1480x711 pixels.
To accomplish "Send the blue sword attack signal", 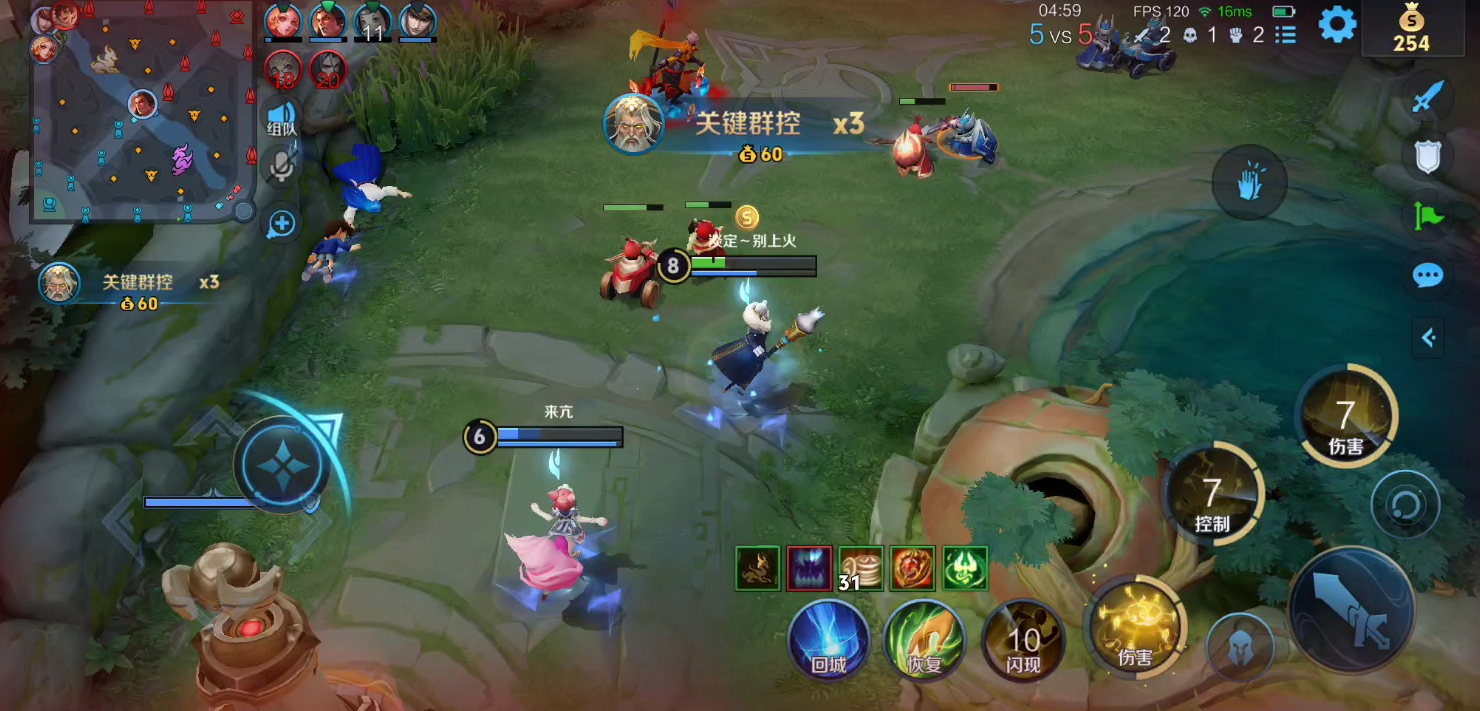I will [1430, 97].
